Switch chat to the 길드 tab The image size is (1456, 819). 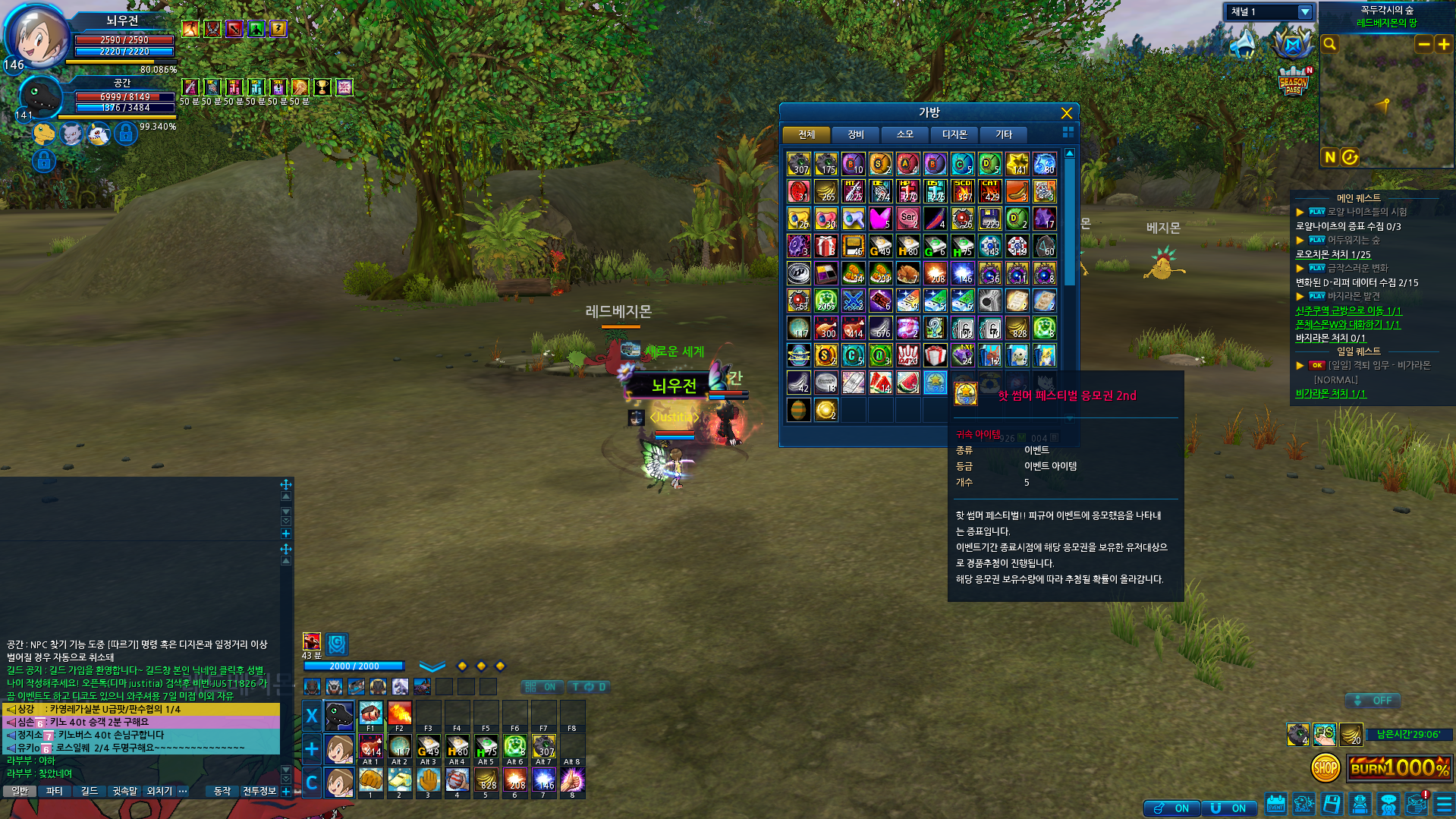click(x=90, y=791)
